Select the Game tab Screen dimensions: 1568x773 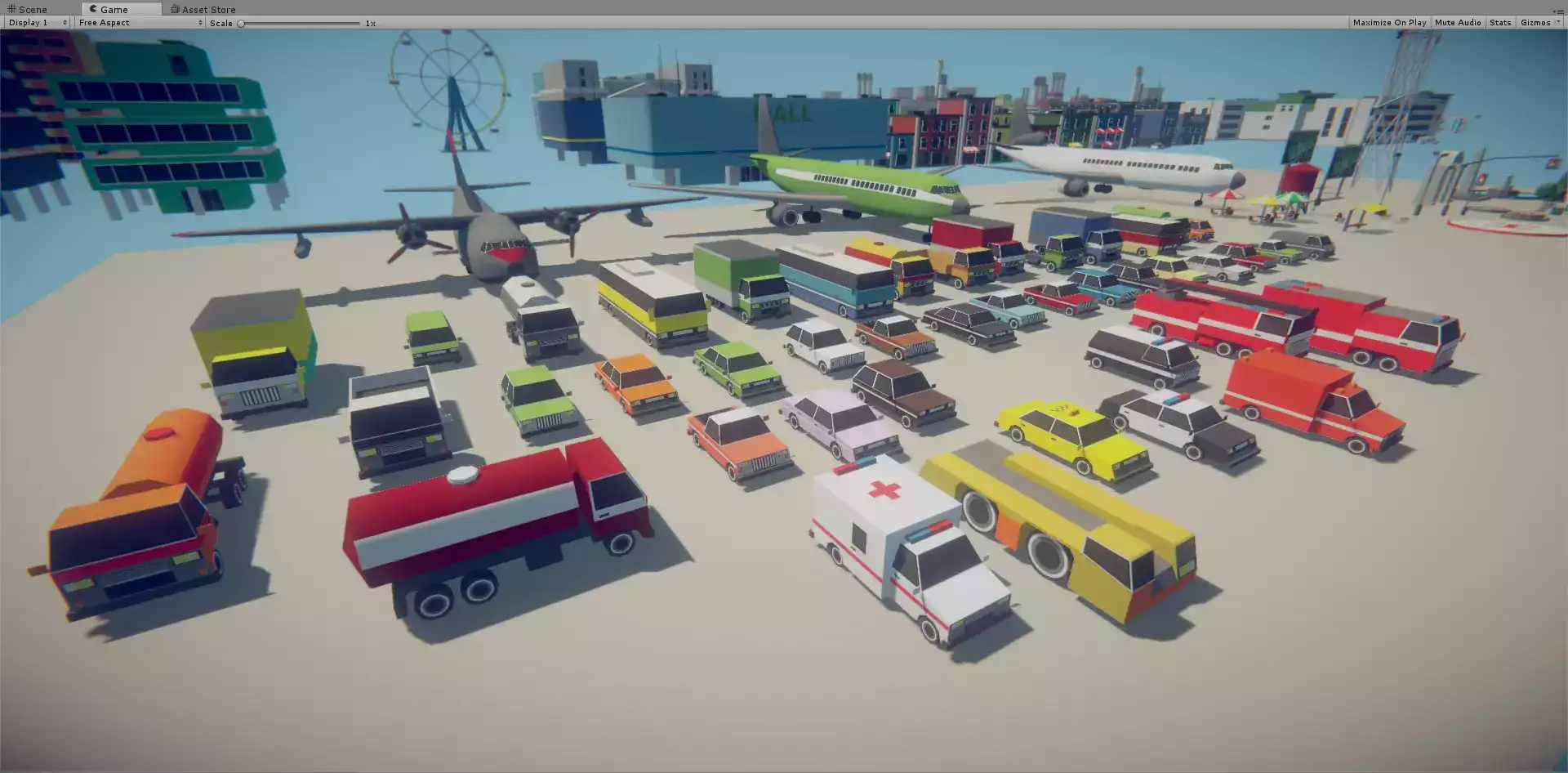click(x=109, y=10)
